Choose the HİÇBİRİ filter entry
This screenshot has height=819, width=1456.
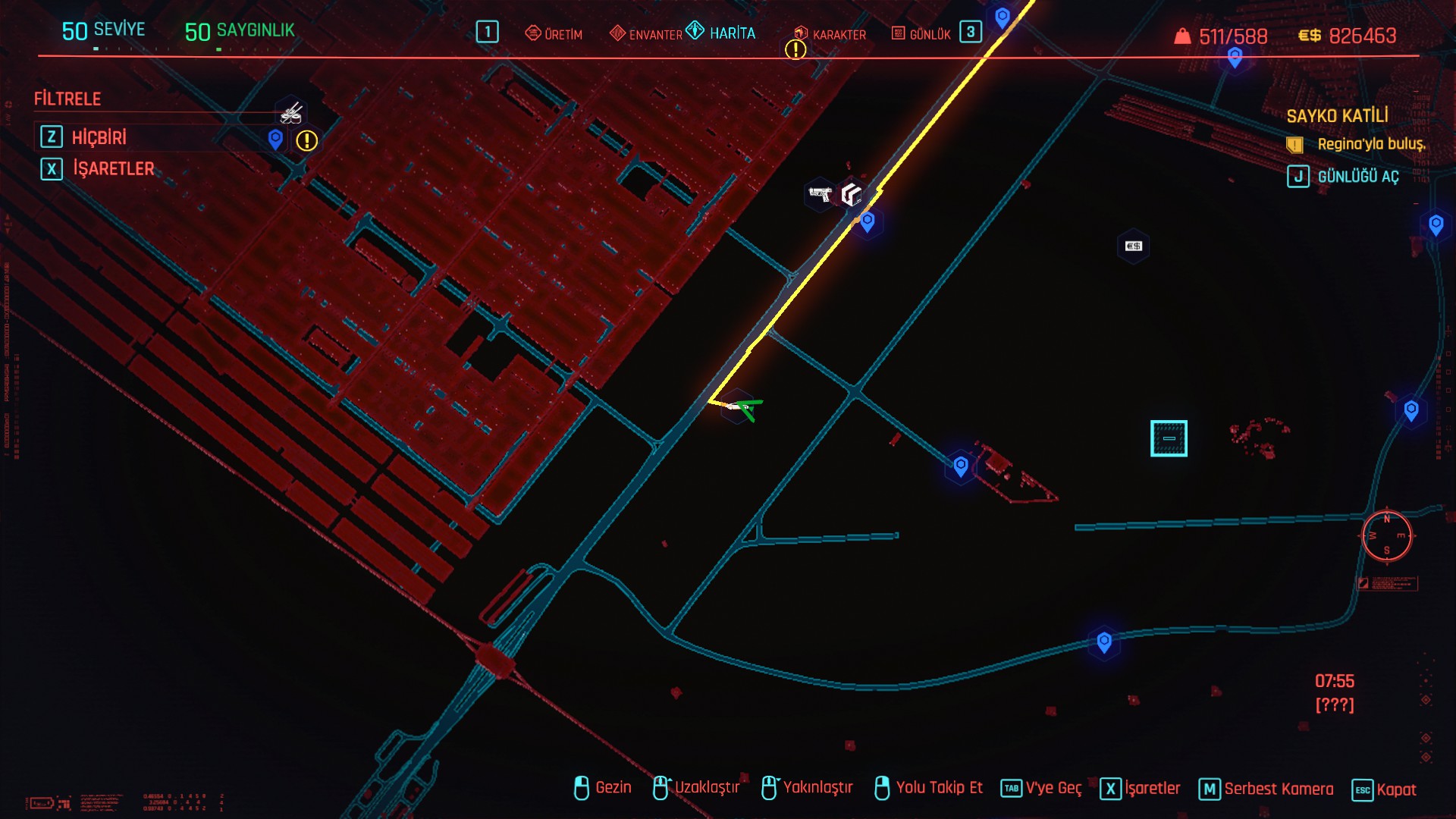(99, 137)
